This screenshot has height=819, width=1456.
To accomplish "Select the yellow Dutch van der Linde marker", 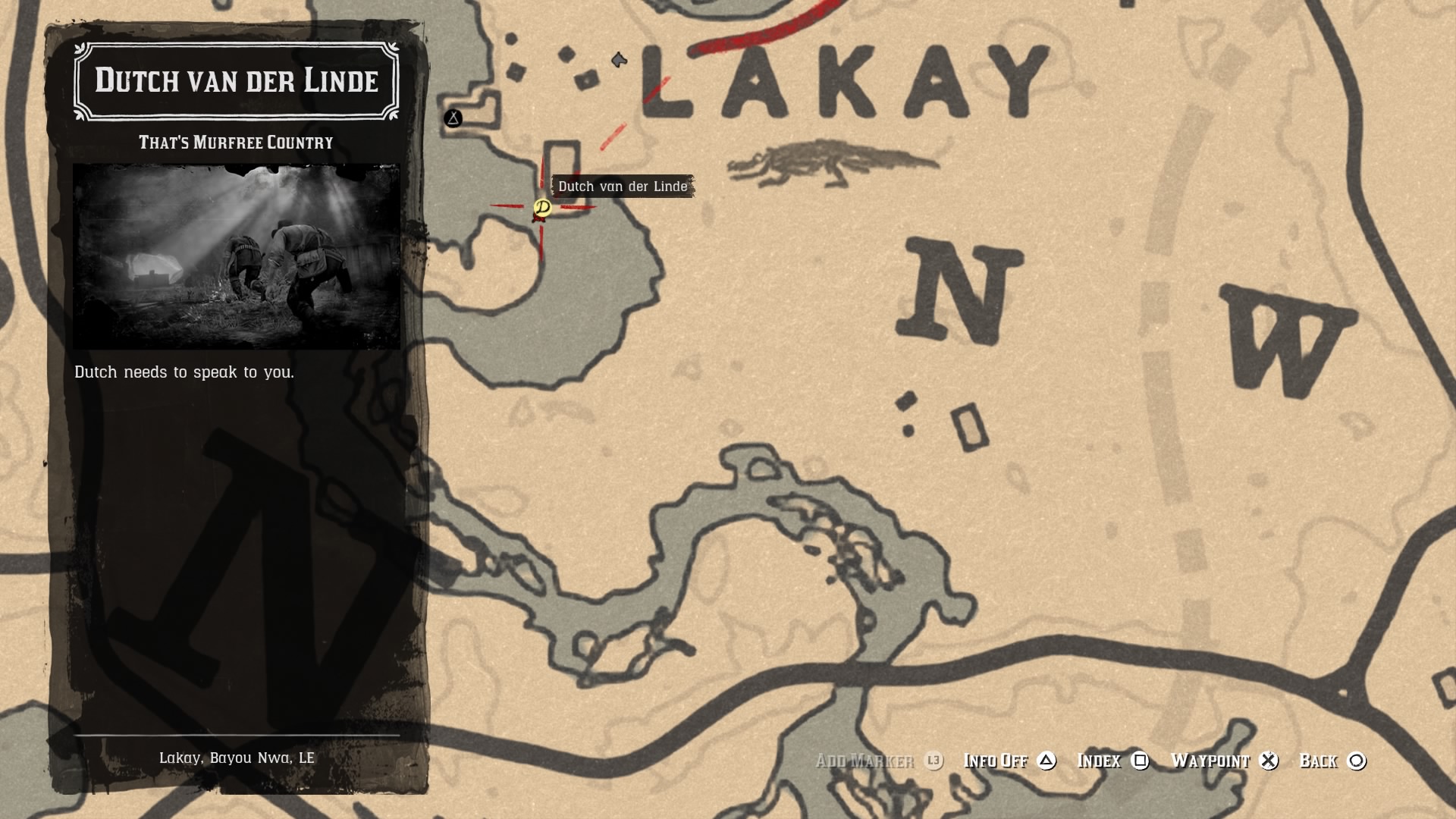I will 543,209.
